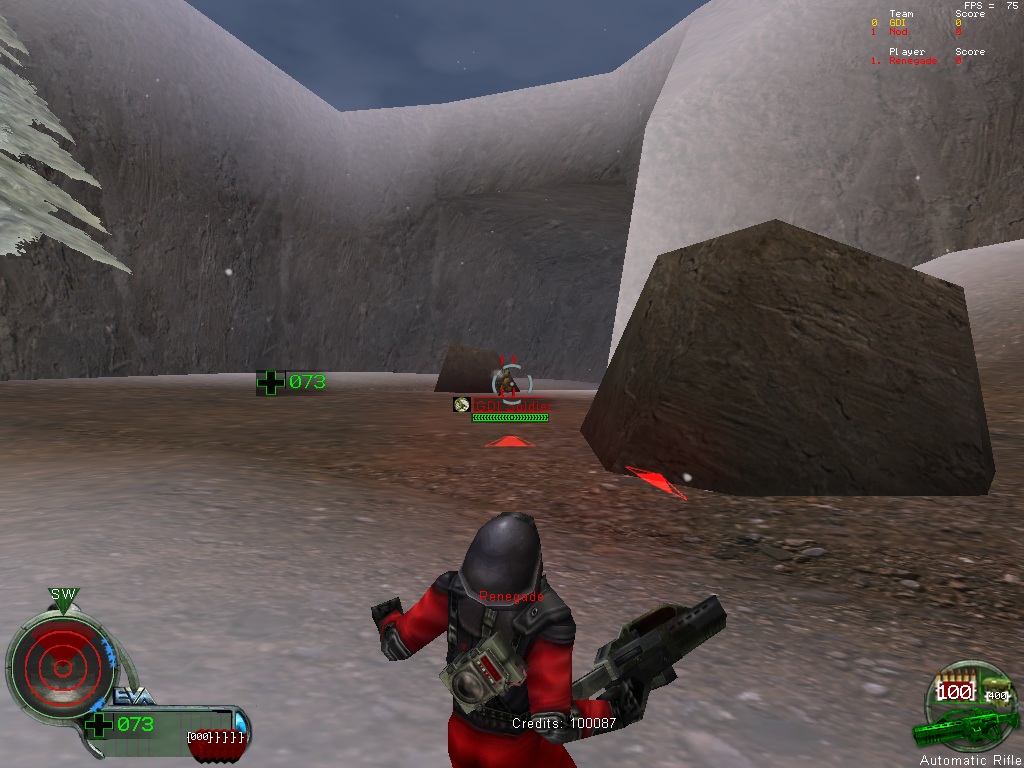Choose the Nod team row
This screenshot has height=768, width=1024.
(899, 32)
